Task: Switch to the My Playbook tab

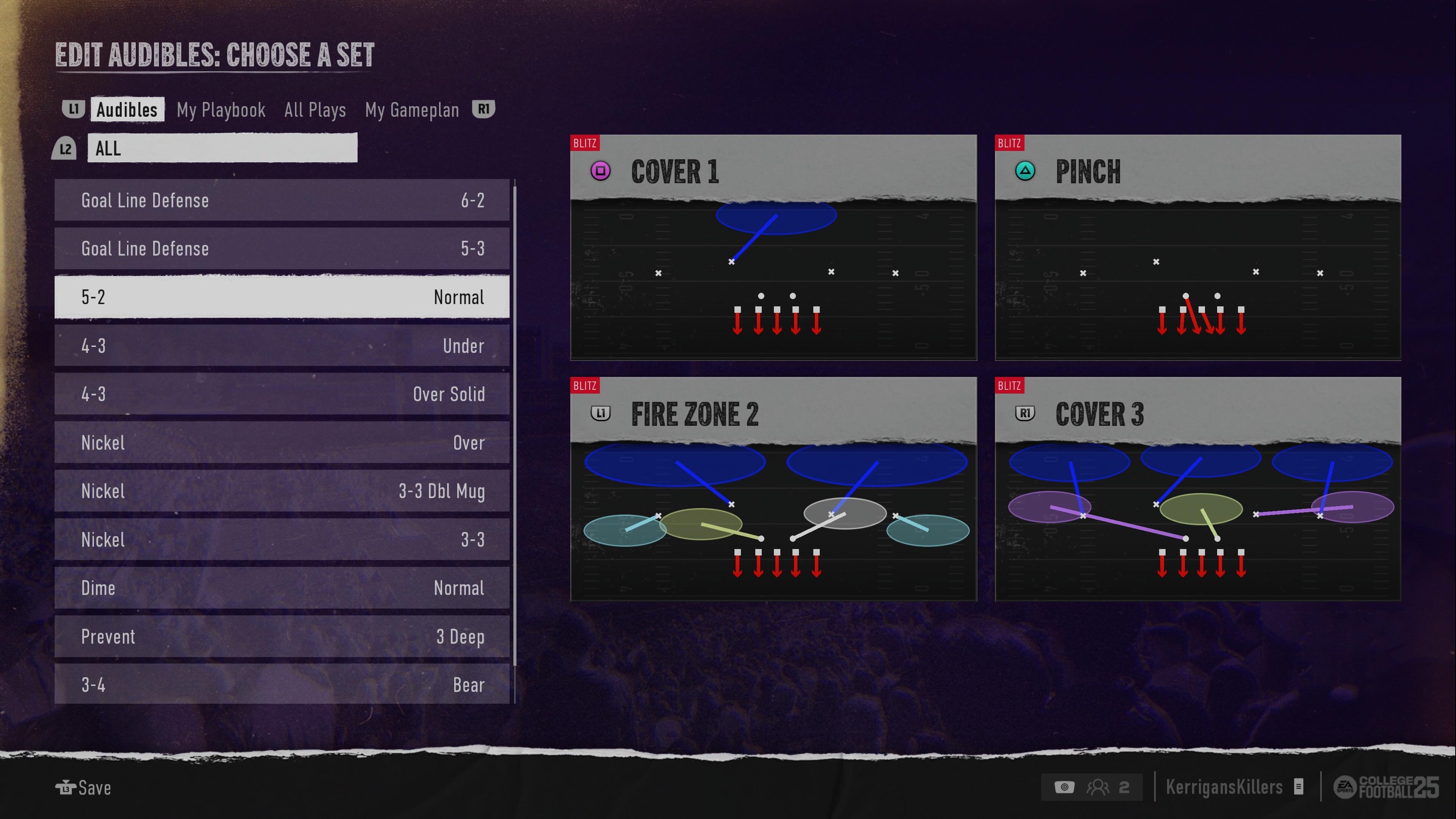Action: (x=221, y=109)
